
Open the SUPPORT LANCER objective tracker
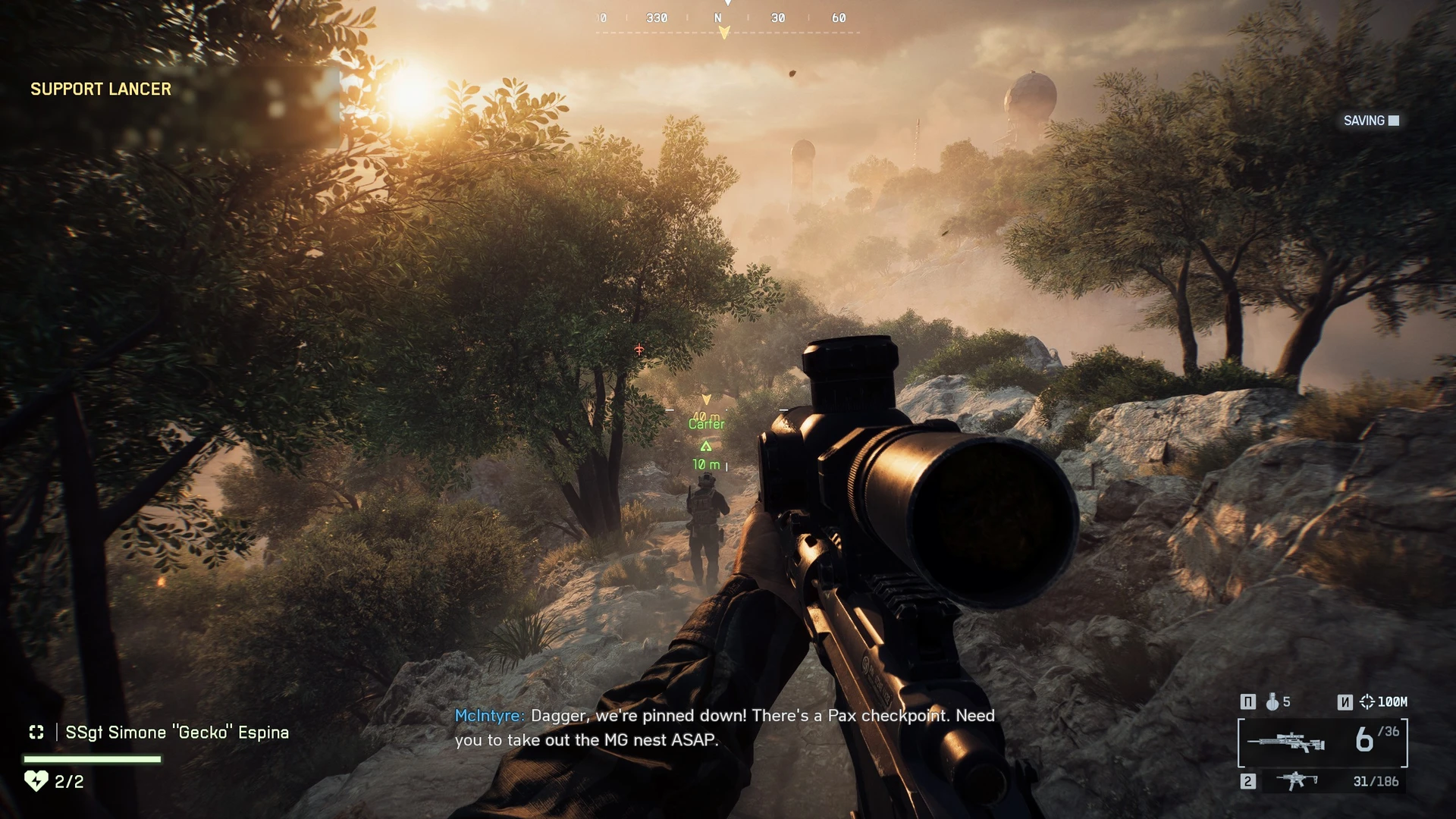pyautogui.click(x=101, y=89)
